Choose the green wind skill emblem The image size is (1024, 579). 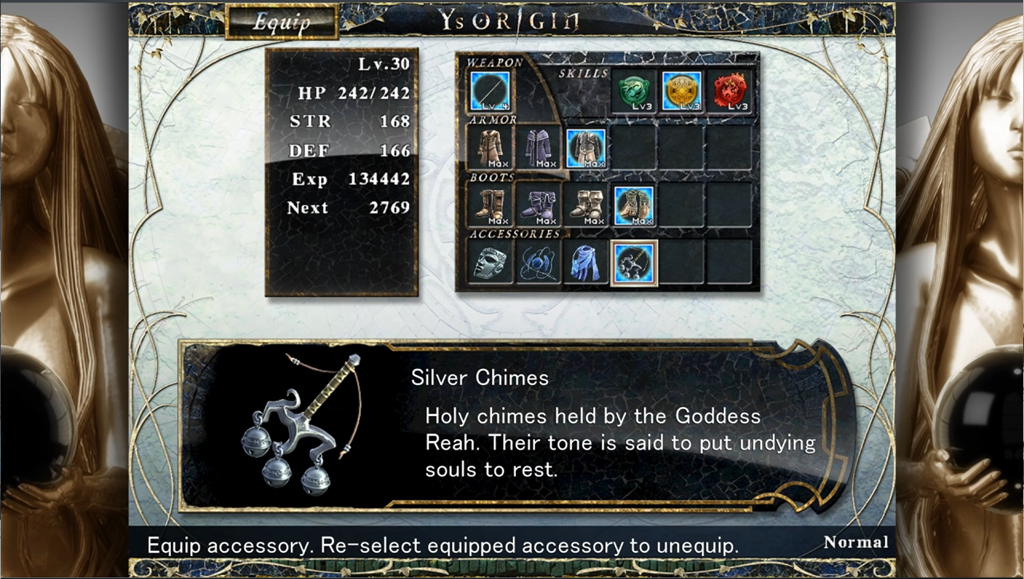tap(634, 91)
